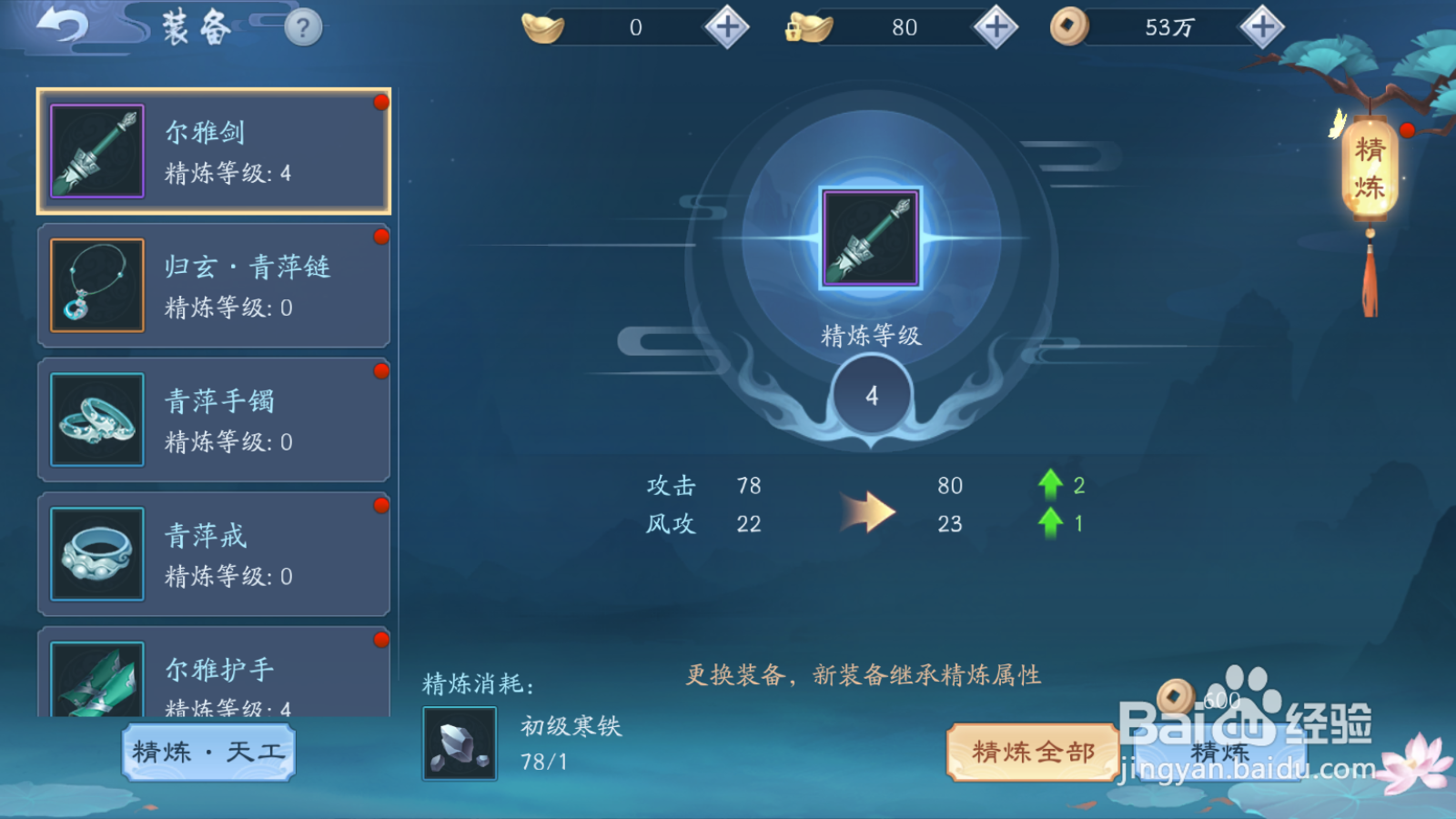Screen dimensions: 1456x819
Task: Open the help question mark icon
Action: click(300, 27)
